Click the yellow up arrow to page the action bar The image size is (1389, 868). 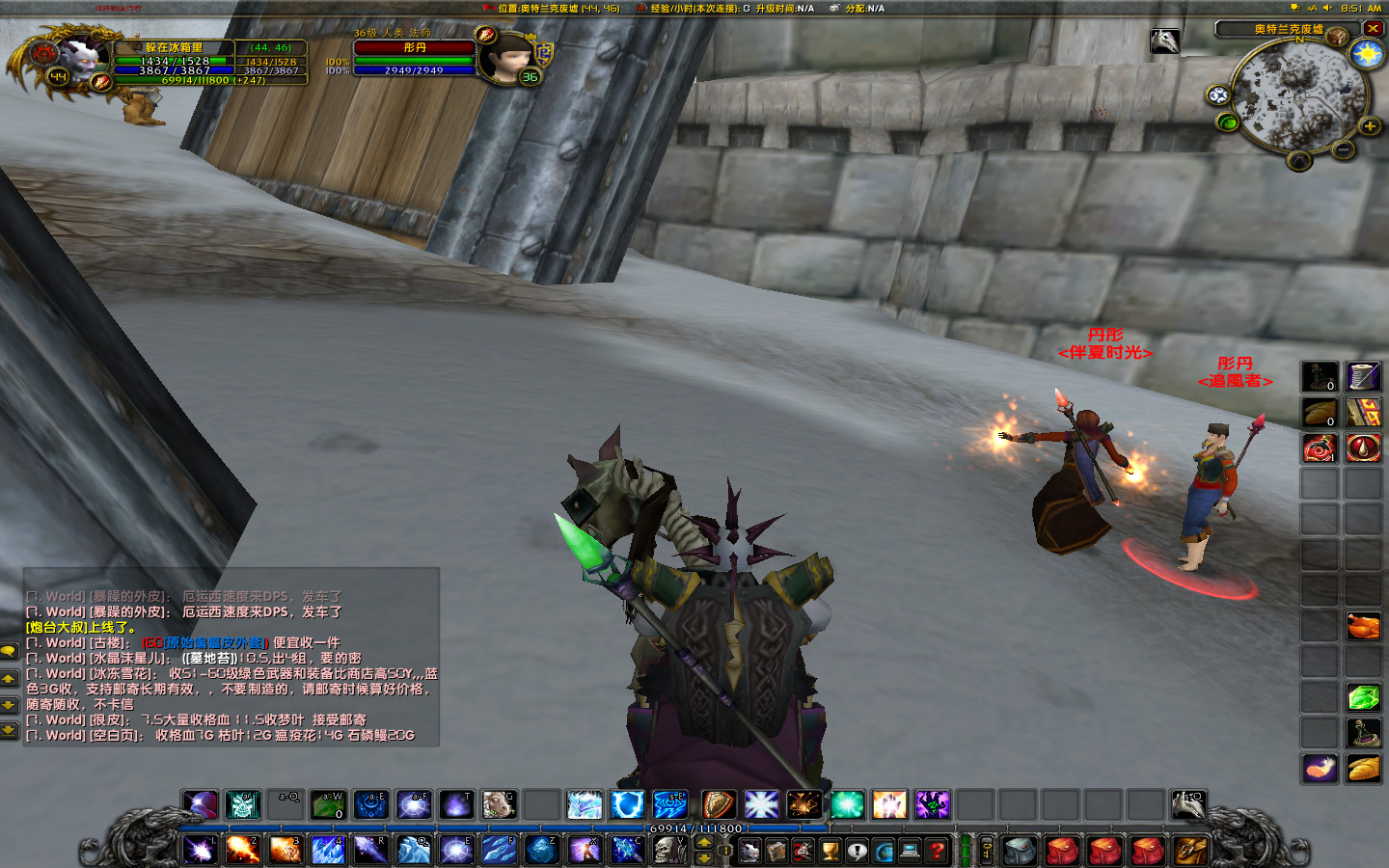(704, 843)
